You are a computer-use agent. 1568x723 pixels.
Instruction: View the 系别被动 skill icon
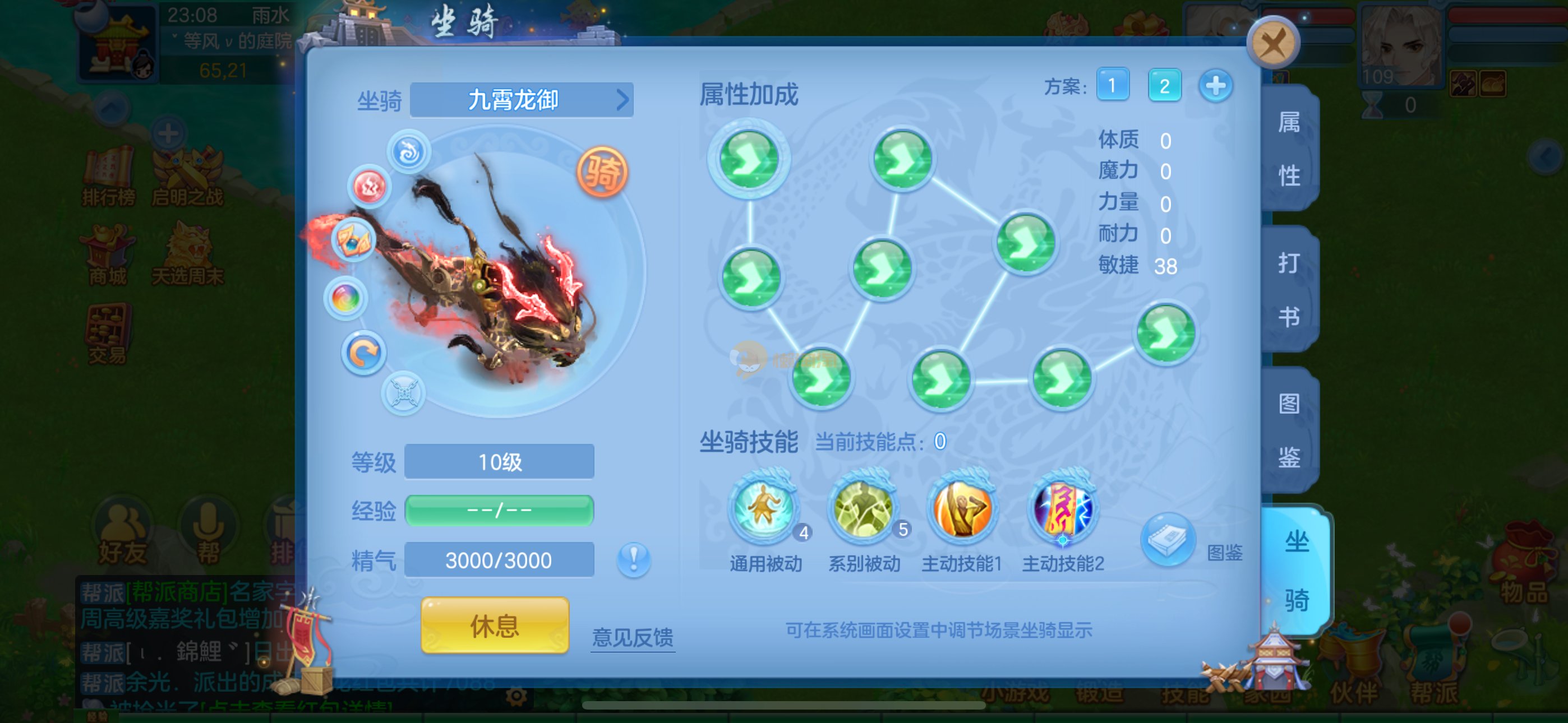(863, 508)
